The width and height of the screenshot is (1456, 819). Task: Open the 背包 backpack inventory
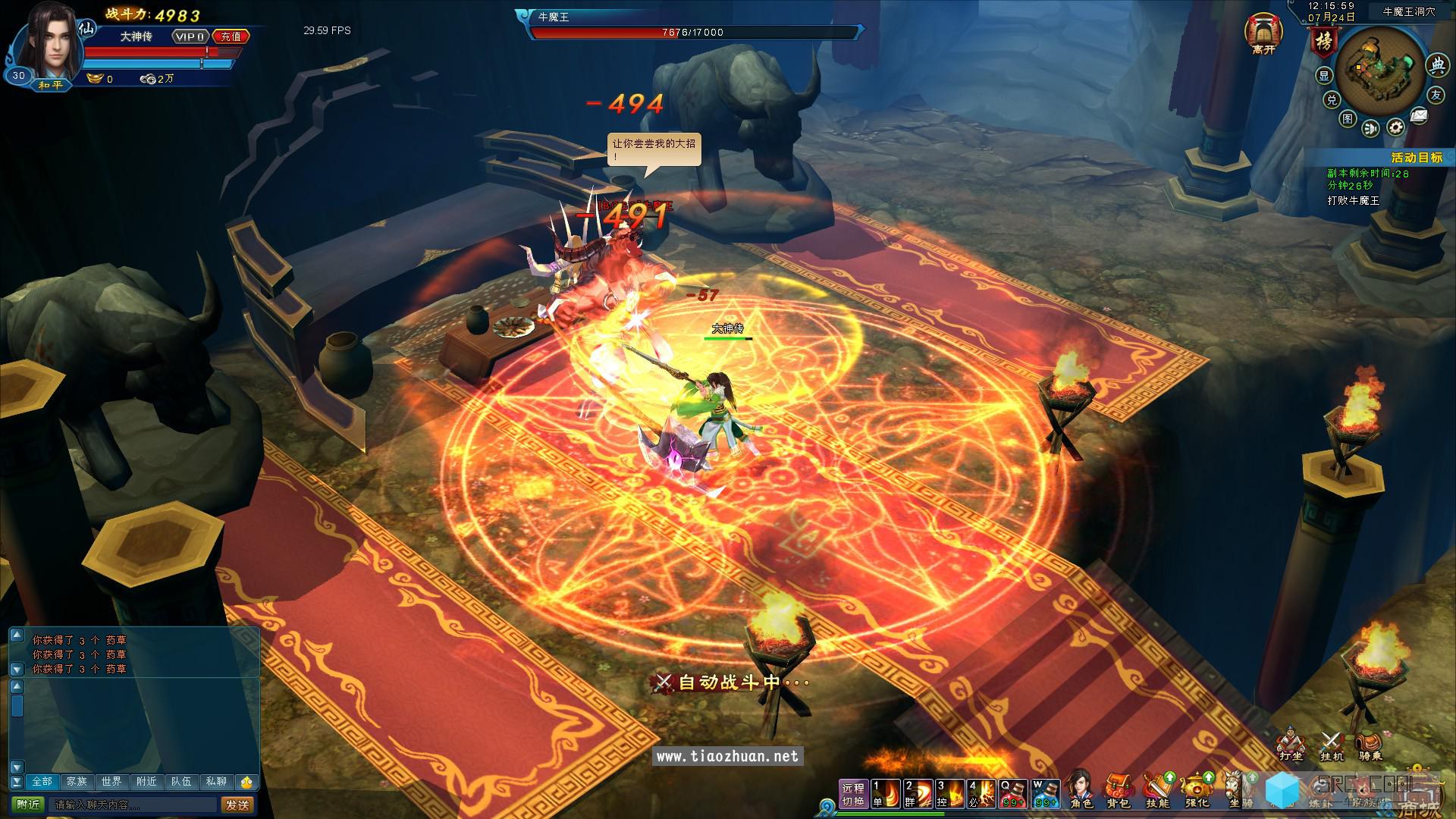1119,790
